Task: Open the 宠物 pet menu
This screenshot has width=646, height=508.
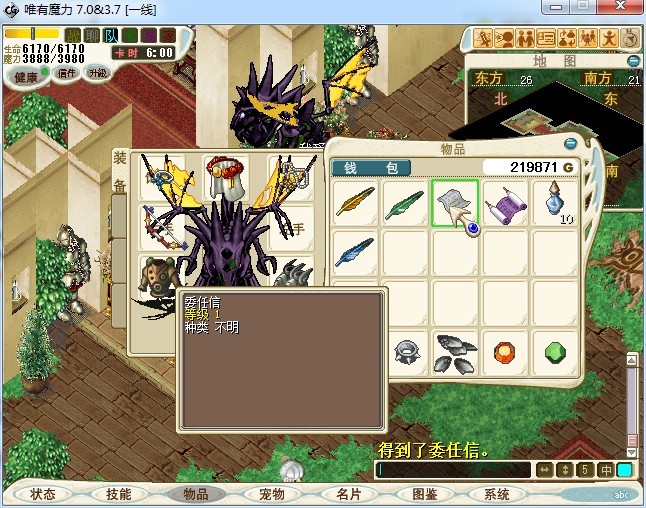Action: coord(272,494)
